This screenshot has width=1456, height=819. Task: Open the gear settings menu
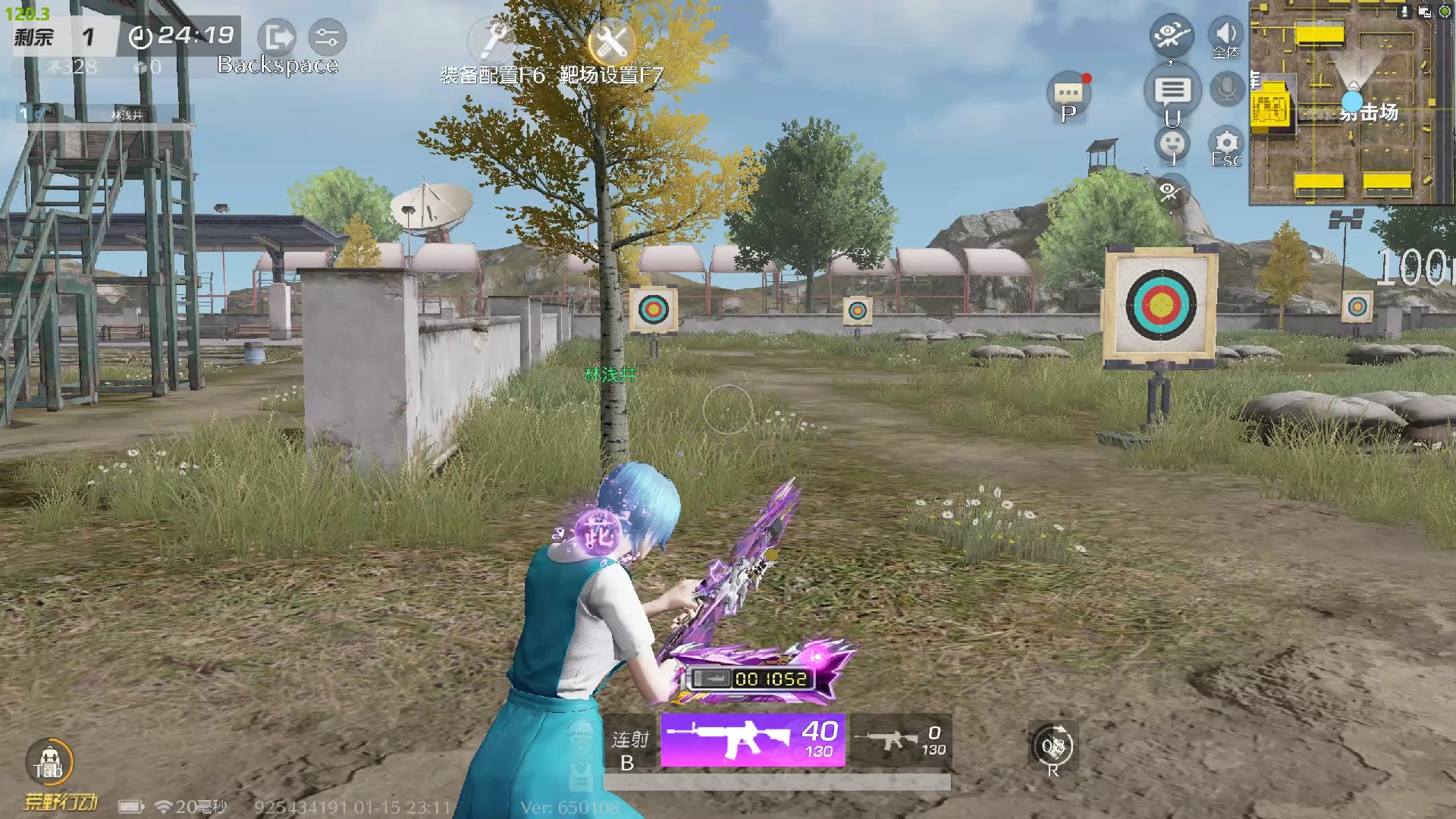click(1226, 143)
